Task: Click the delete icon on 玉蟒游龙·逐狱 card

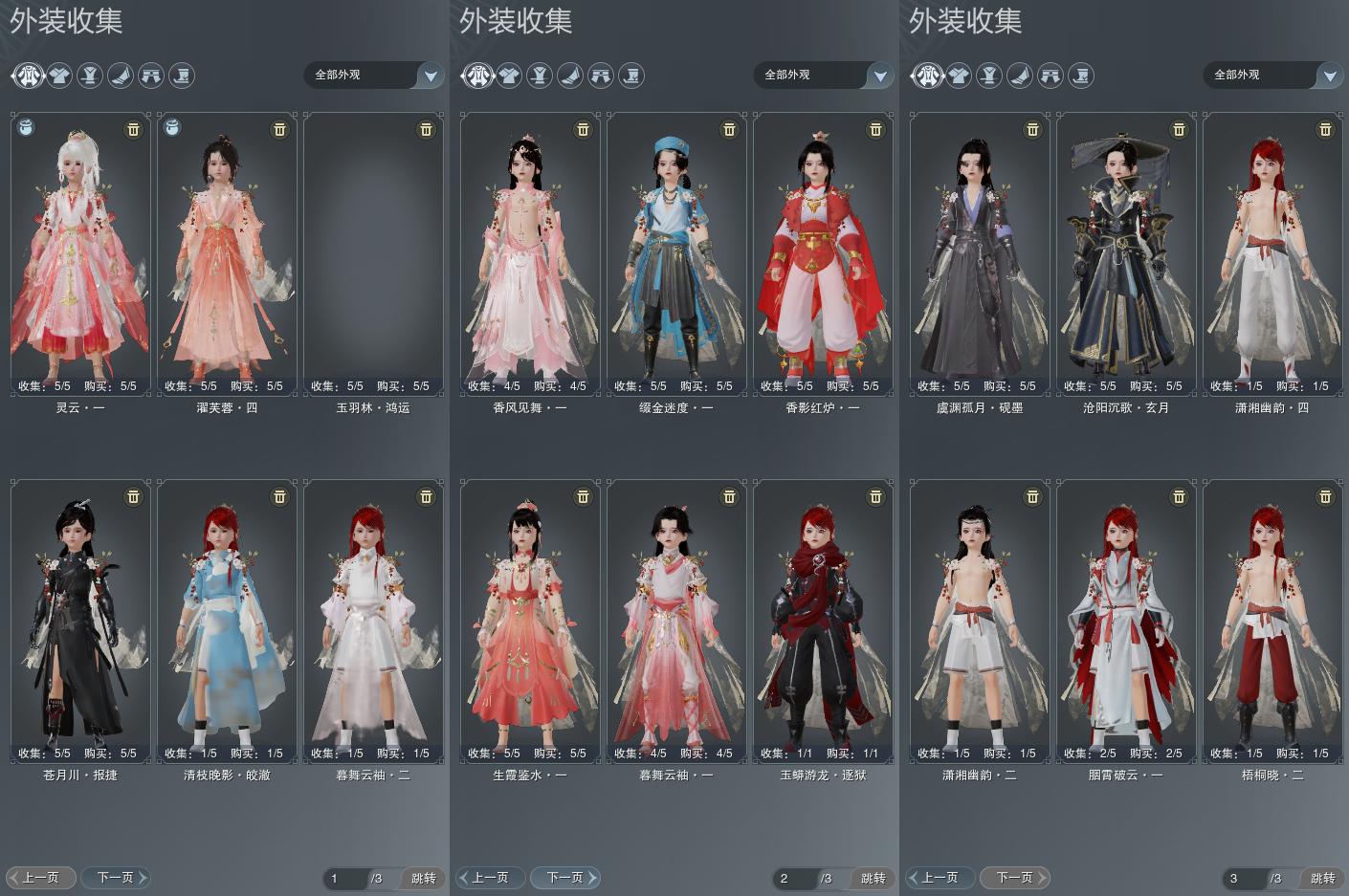Action: [875, 497]
